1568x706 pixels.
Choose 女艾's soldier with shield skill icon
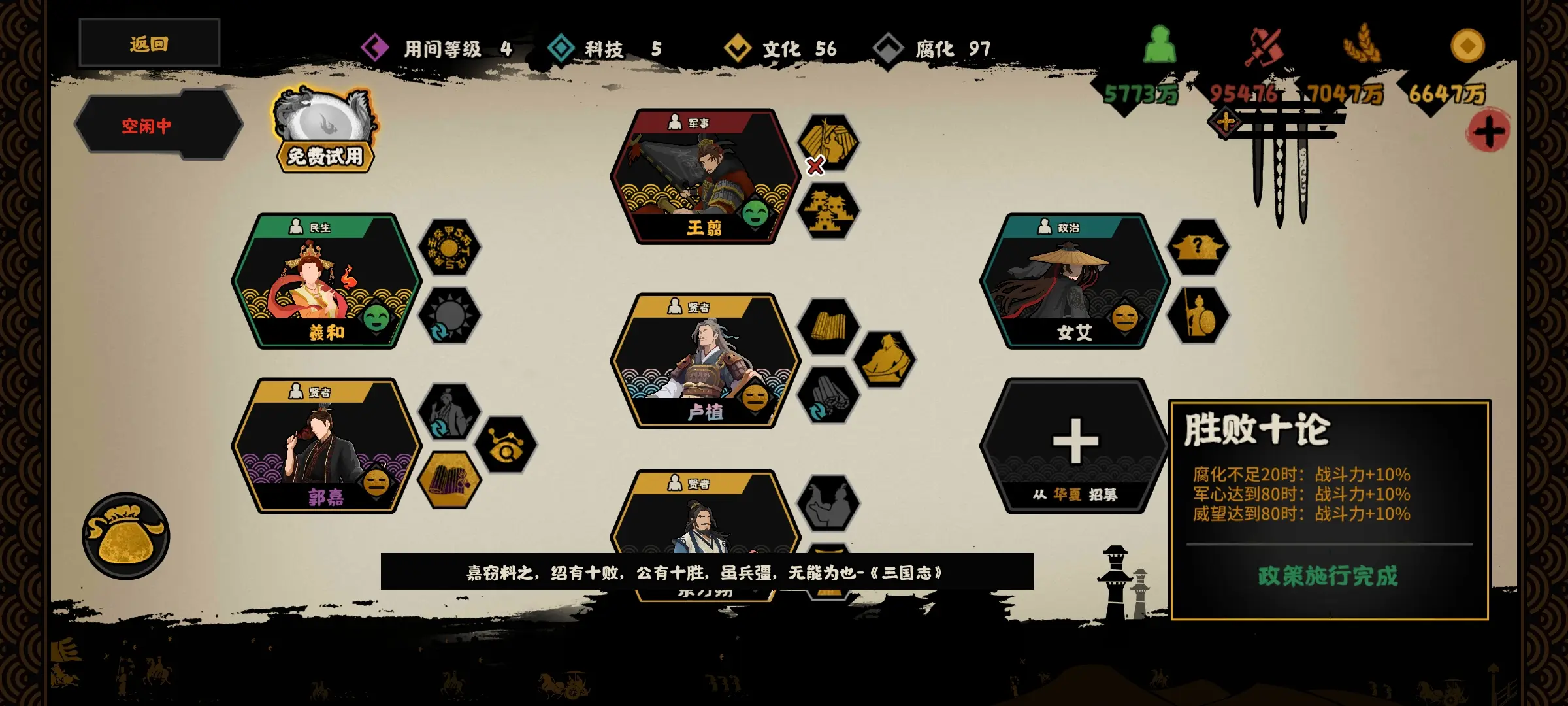(x=1198, y=316)
